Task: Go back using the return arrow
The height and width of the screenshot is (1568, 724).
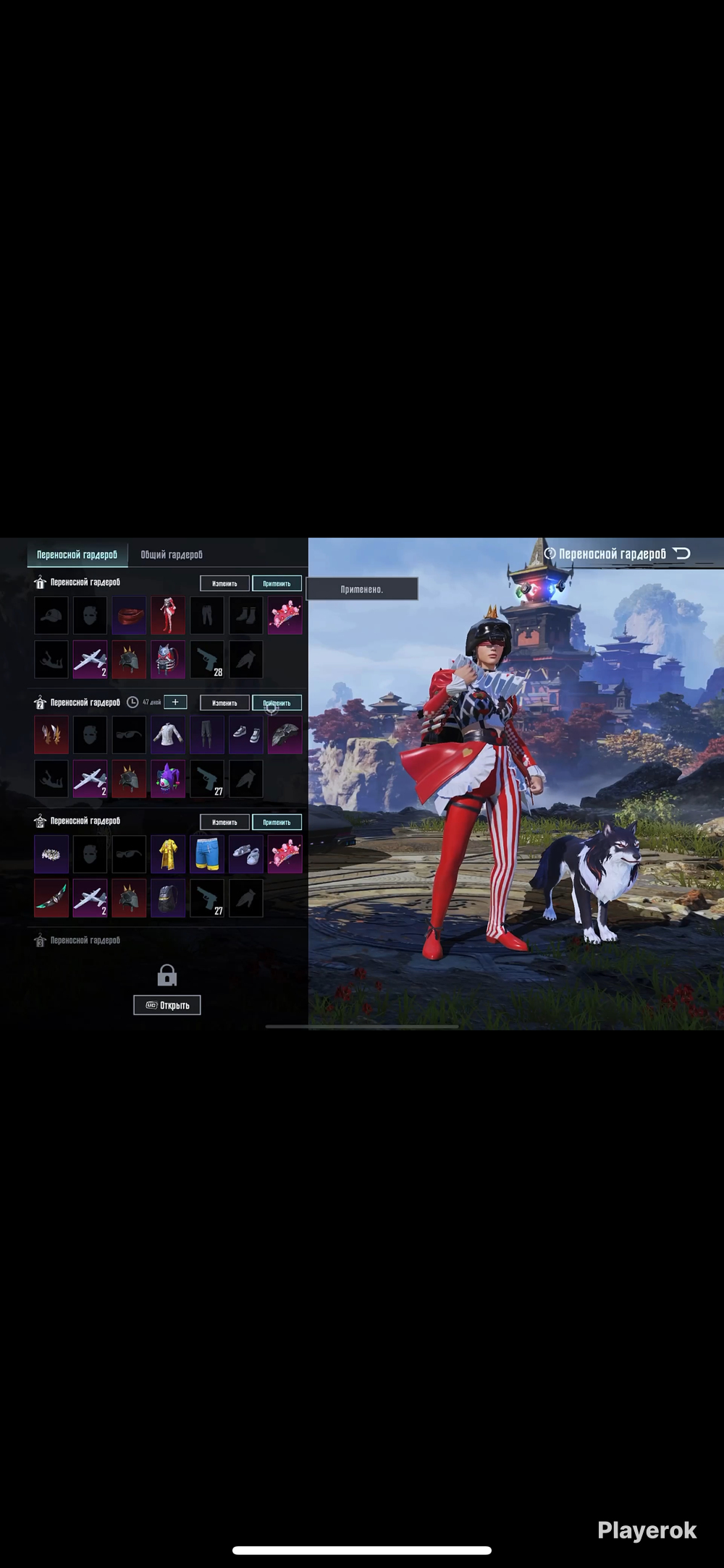Action: (x=682, y=554)
